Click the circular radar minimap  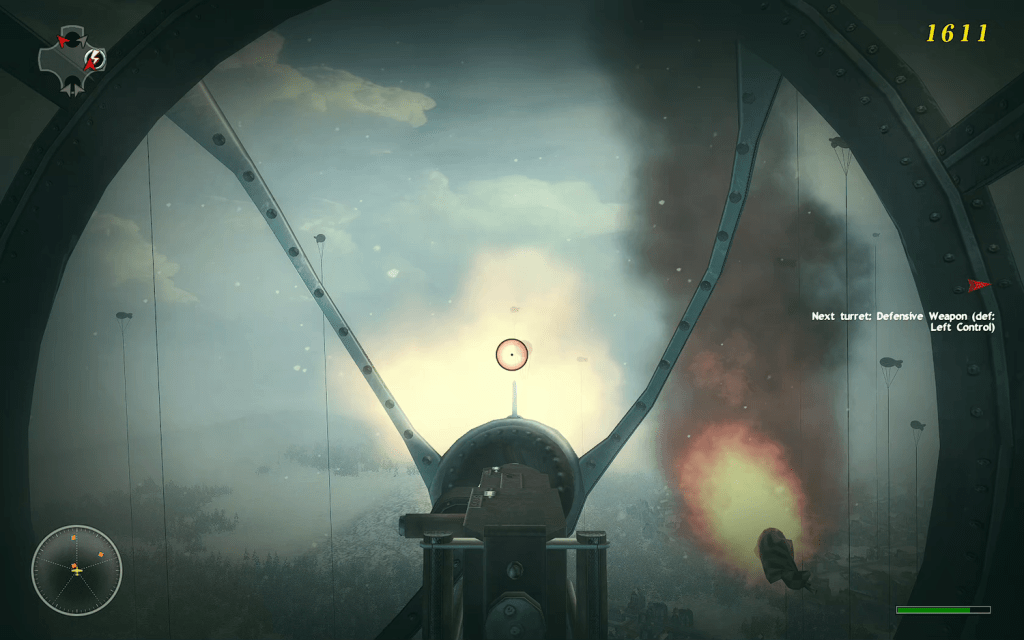(x=76, y=570)
